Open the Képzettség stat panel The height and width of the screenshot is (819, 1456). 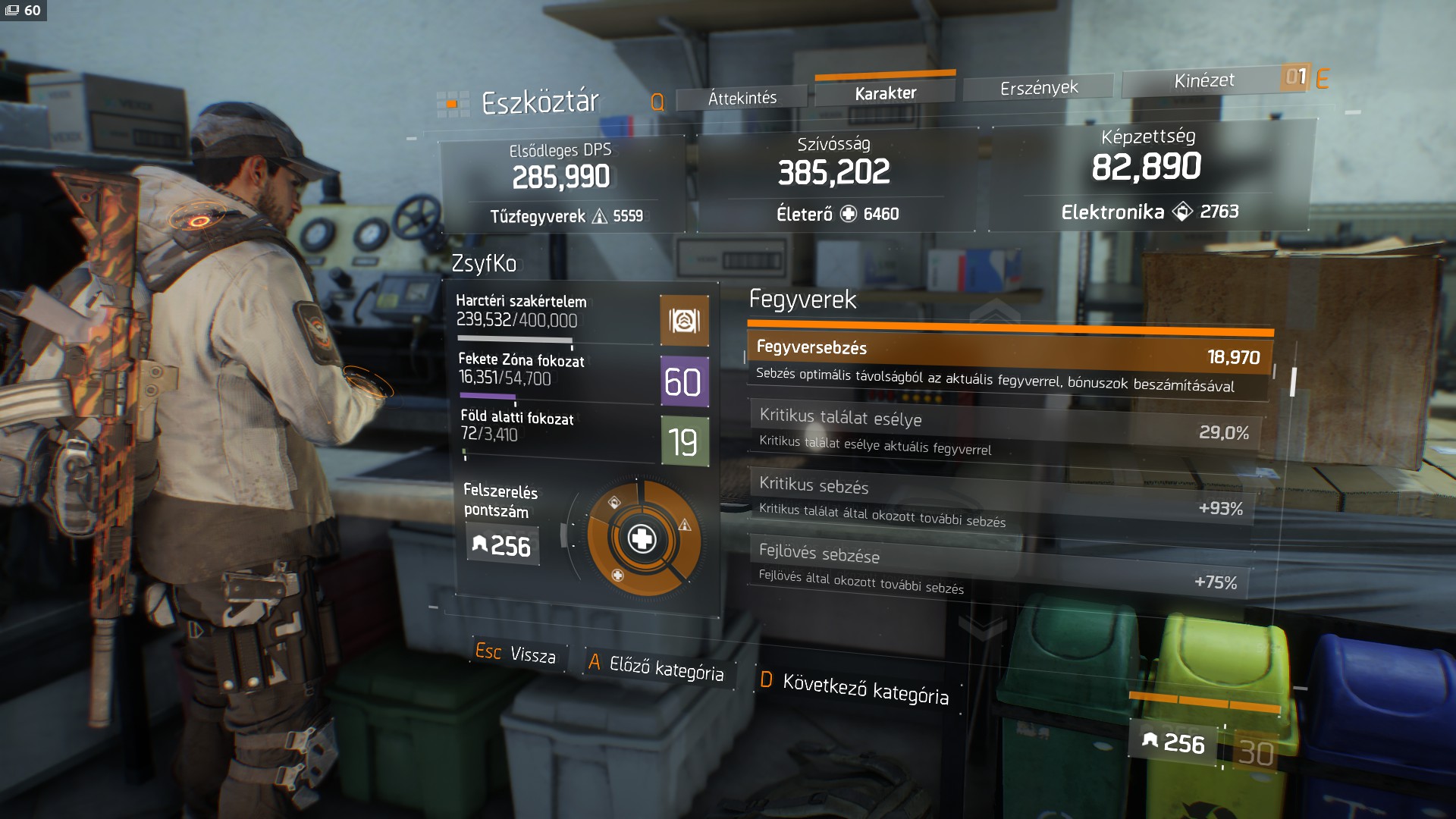(x=1147, y=174)
